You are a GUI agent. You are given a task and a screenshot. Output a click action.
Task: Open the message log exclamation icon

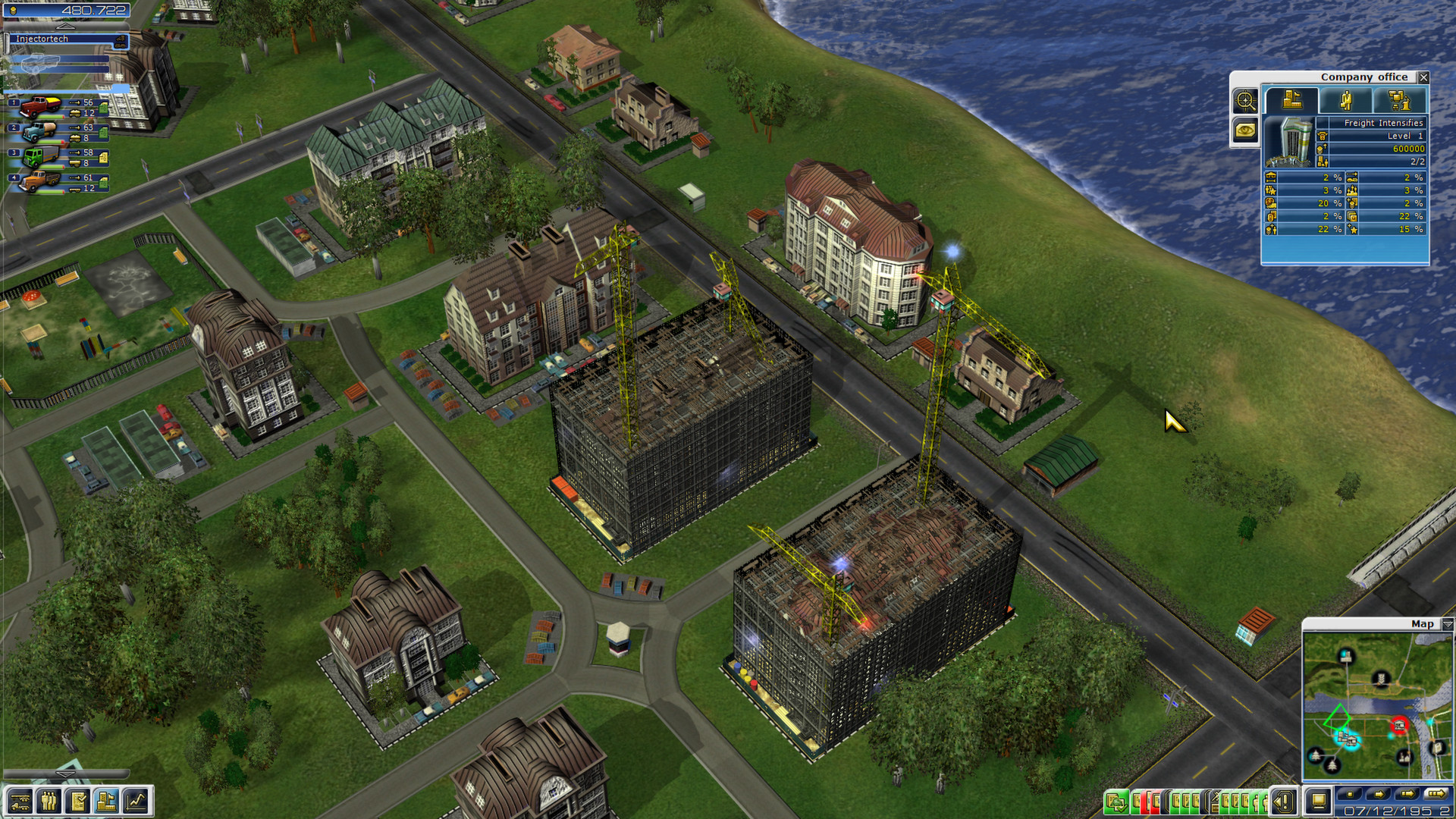[x=1283, y=802]
